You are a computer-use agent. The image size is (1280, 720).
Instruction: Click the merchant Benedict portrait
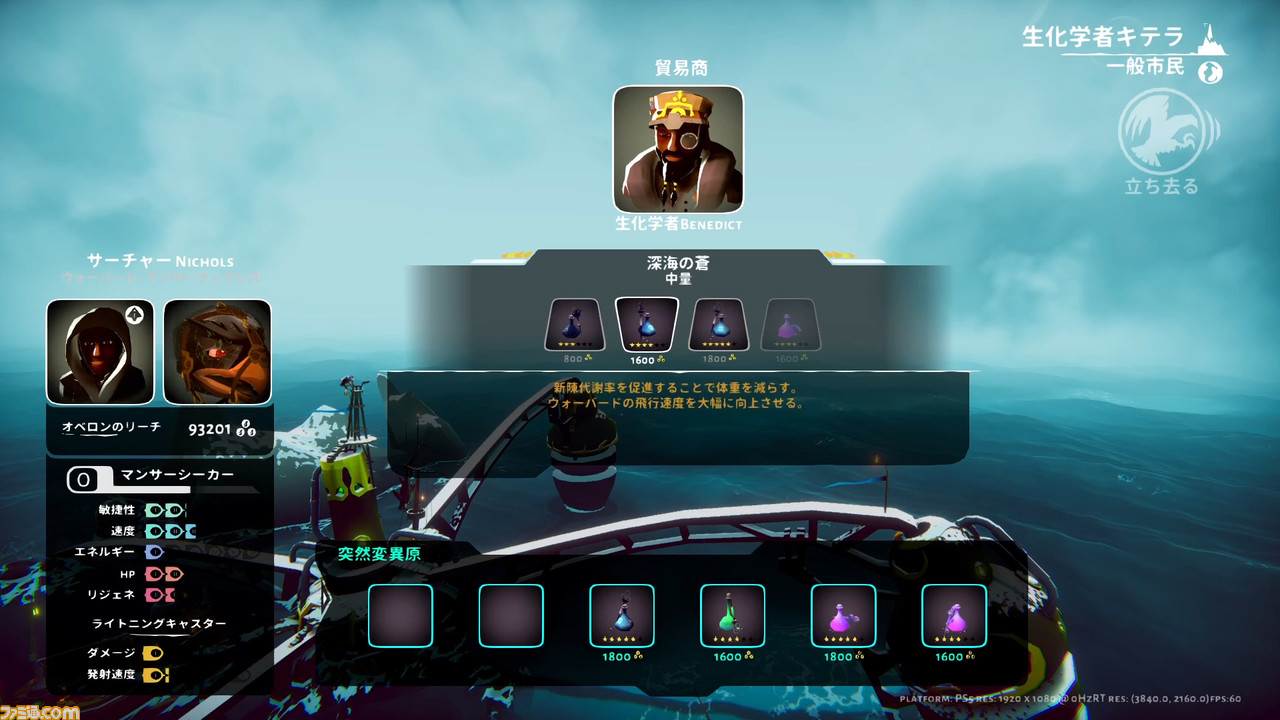[678, 149]
